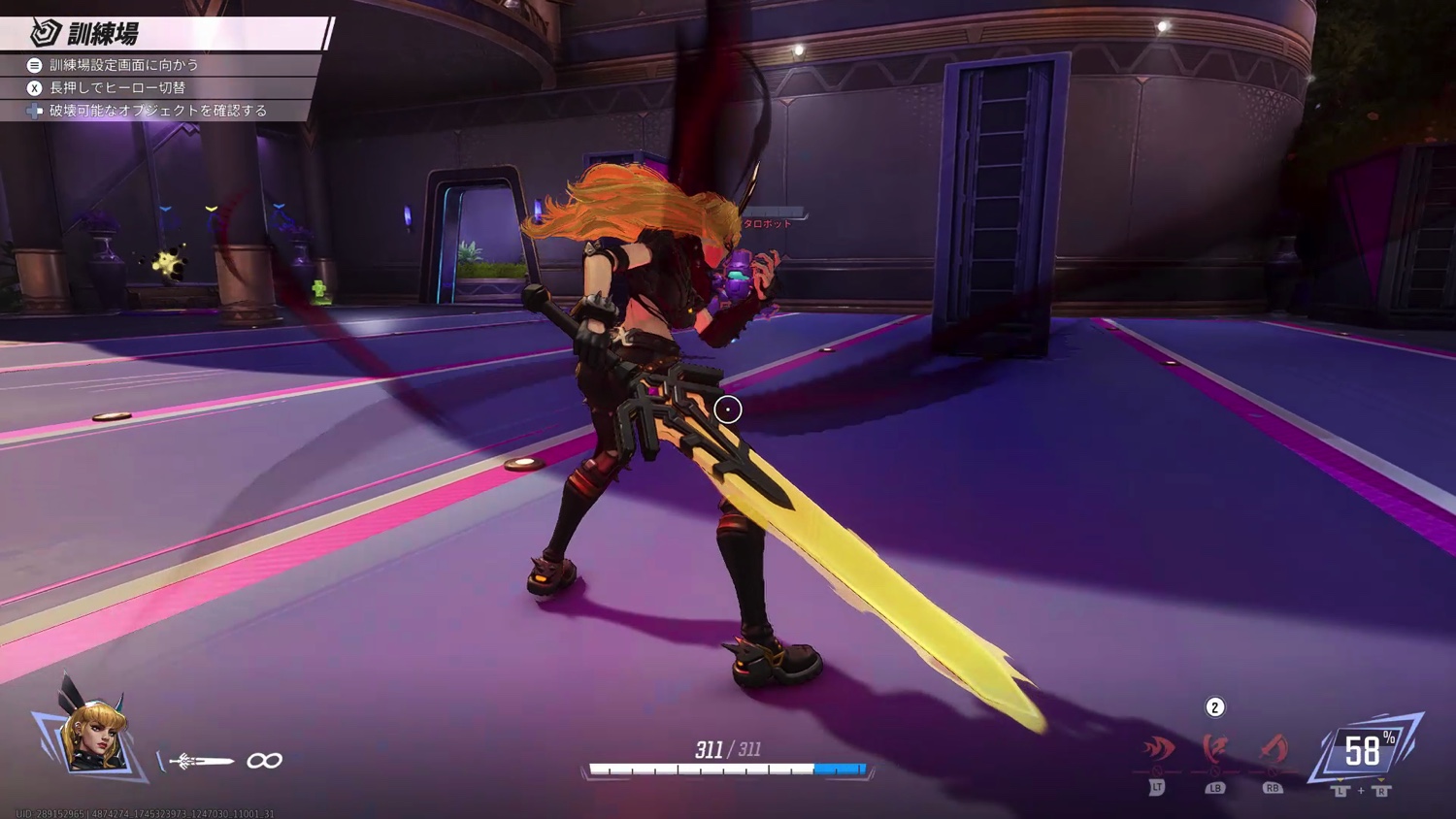Activate the flame swoosh ability icon
Image resolution: width=1456 pixels, height=819 pixels.
pos(1158,749)
